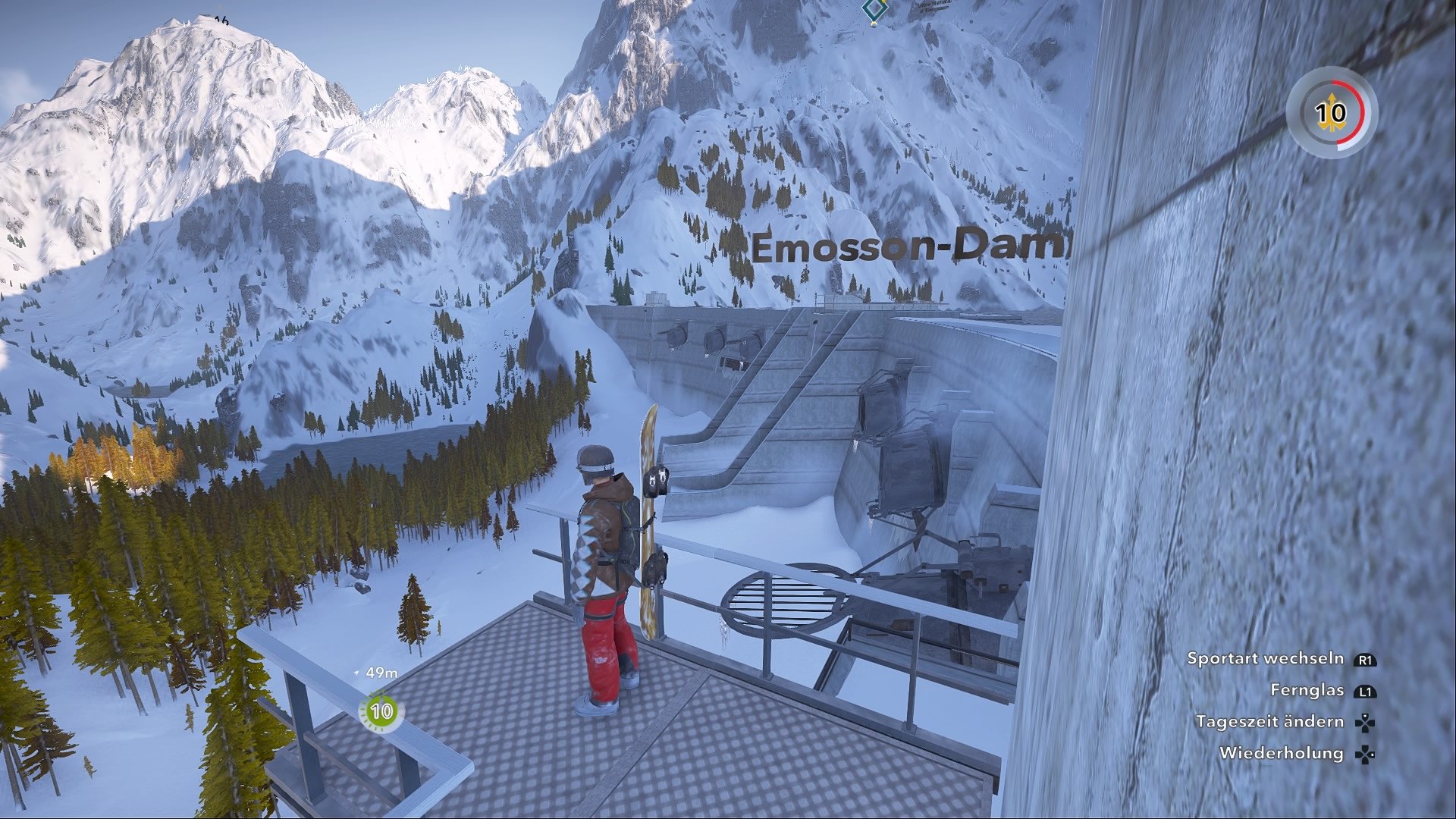Select the green diamond drop-zone marker

point(874,8)
